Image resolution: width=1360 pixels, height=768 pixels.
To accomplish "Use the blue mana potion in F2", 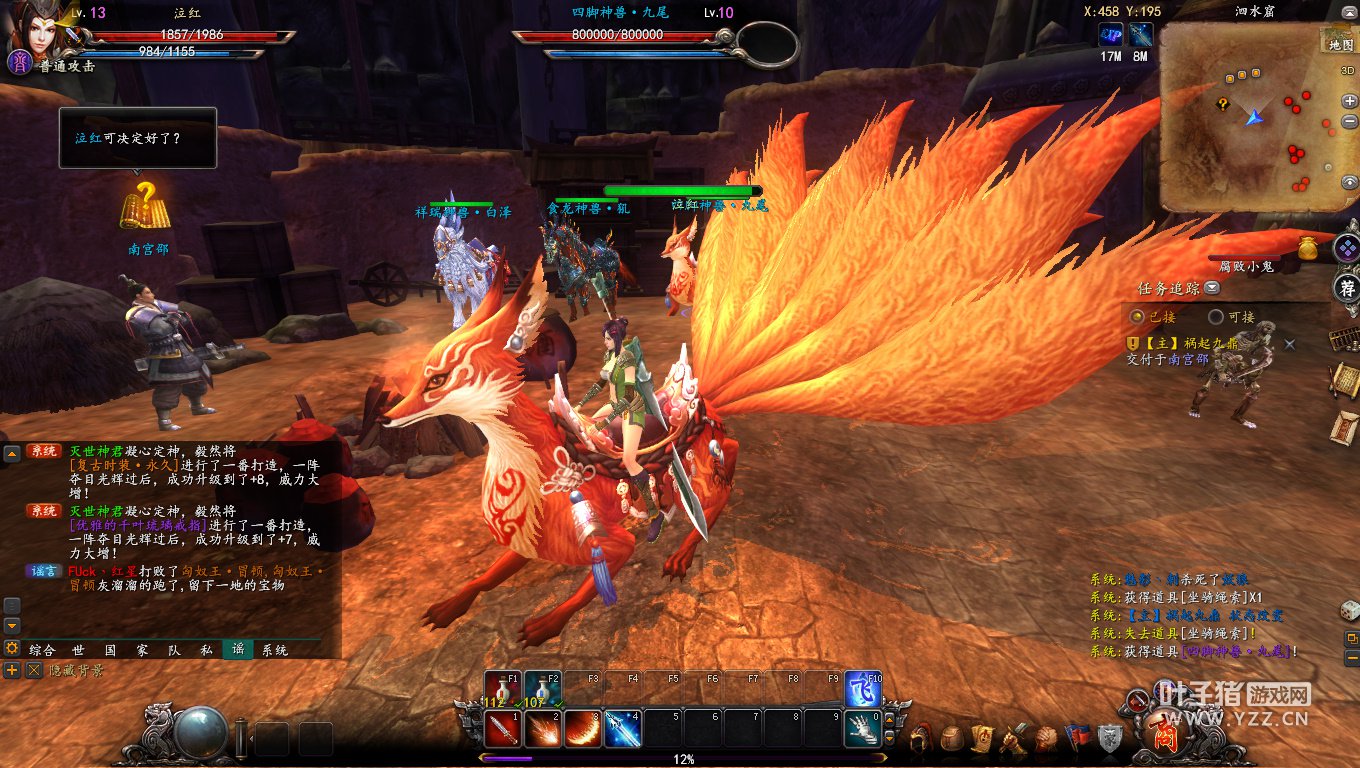I will (541, 689).
